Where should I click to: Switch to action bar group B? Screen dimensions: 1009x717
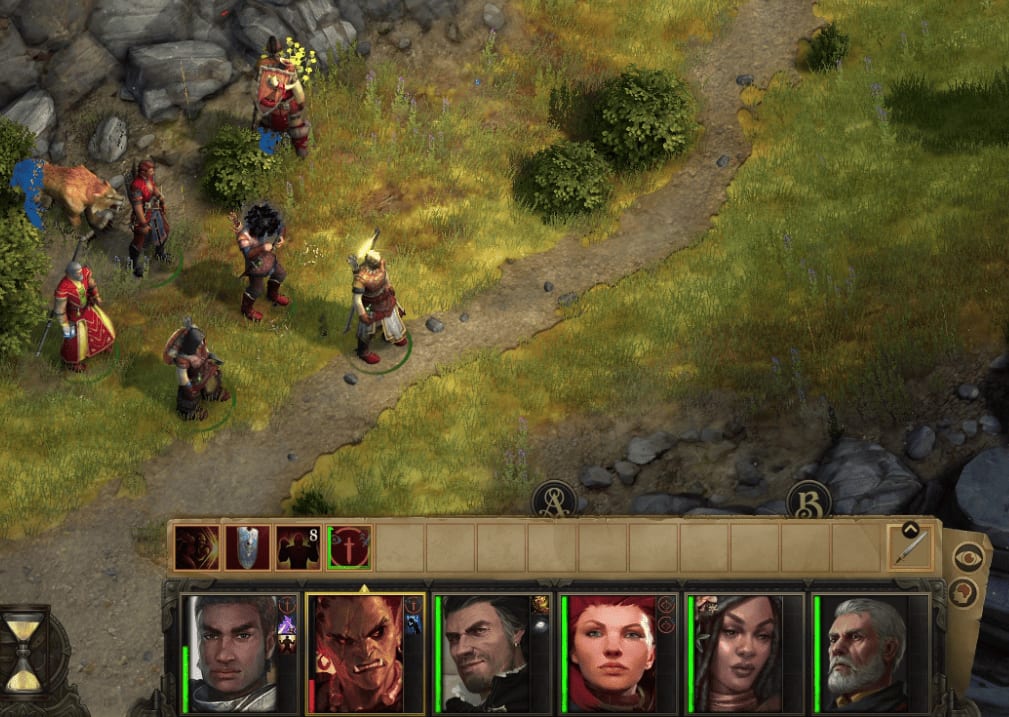pos(809,498)
